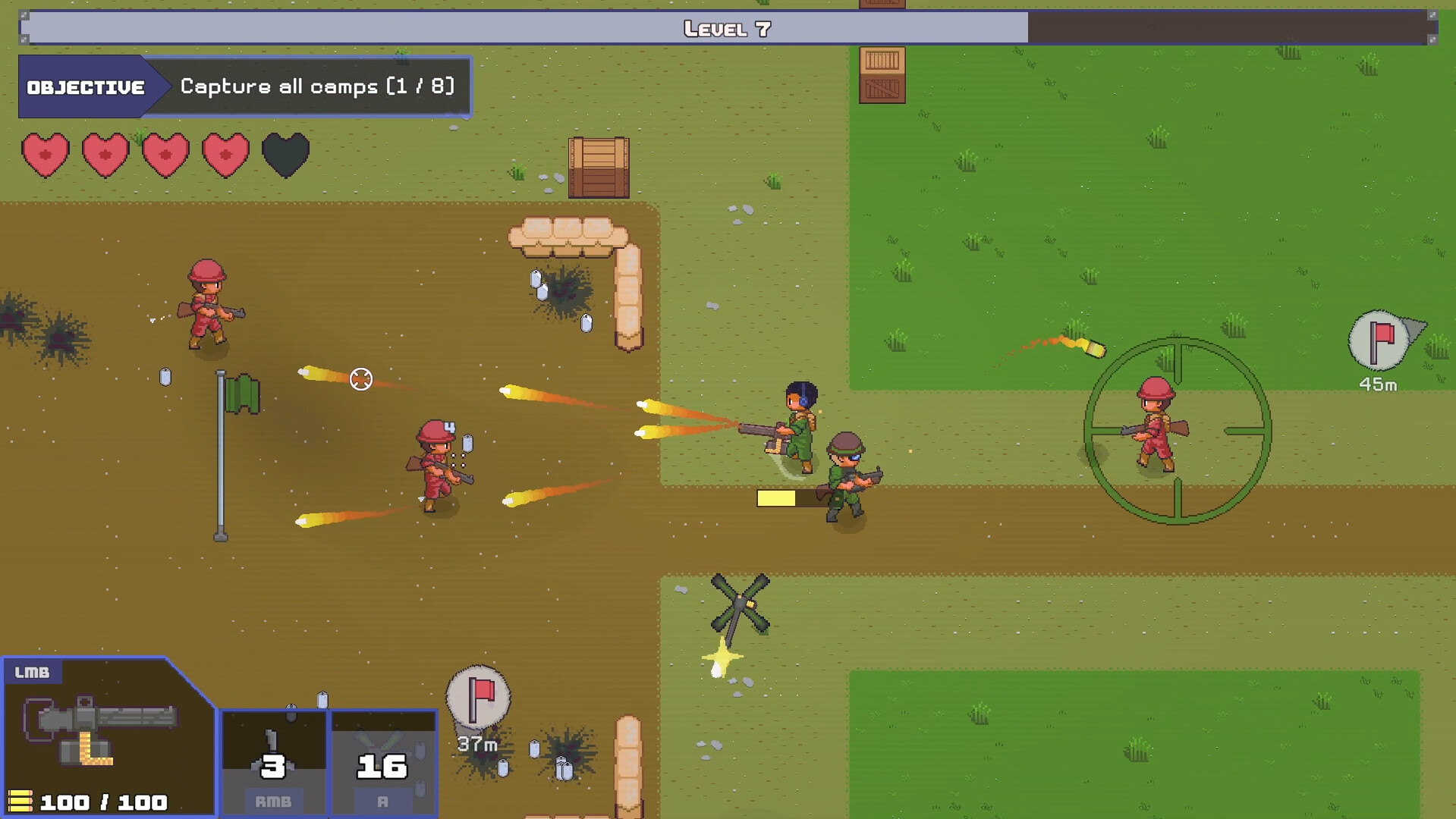Click the first red heart in the health bar
1456x819 pixels.
(x=45, y=155)
